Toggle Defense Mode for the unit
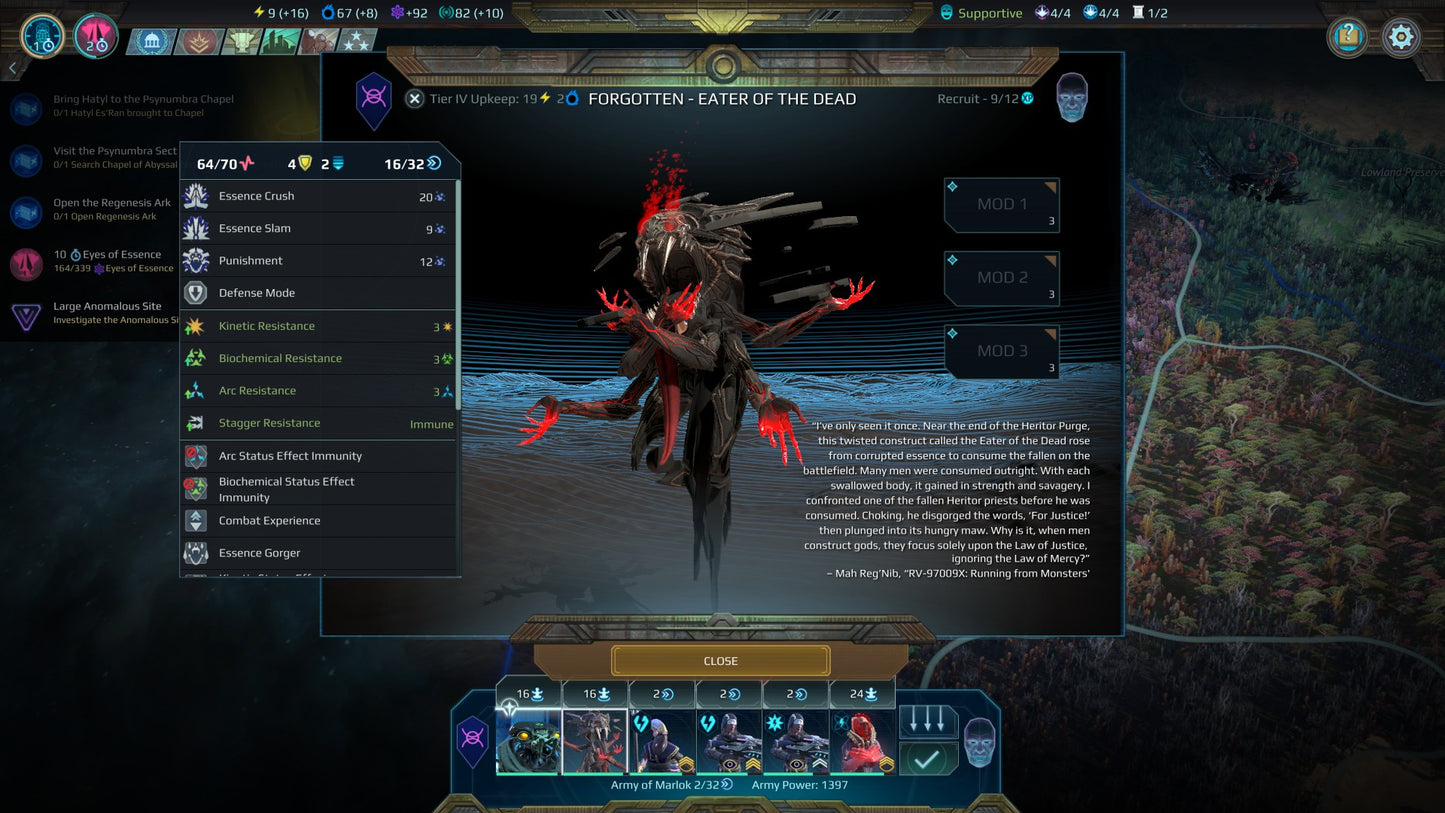 click(x=197, y=293)
